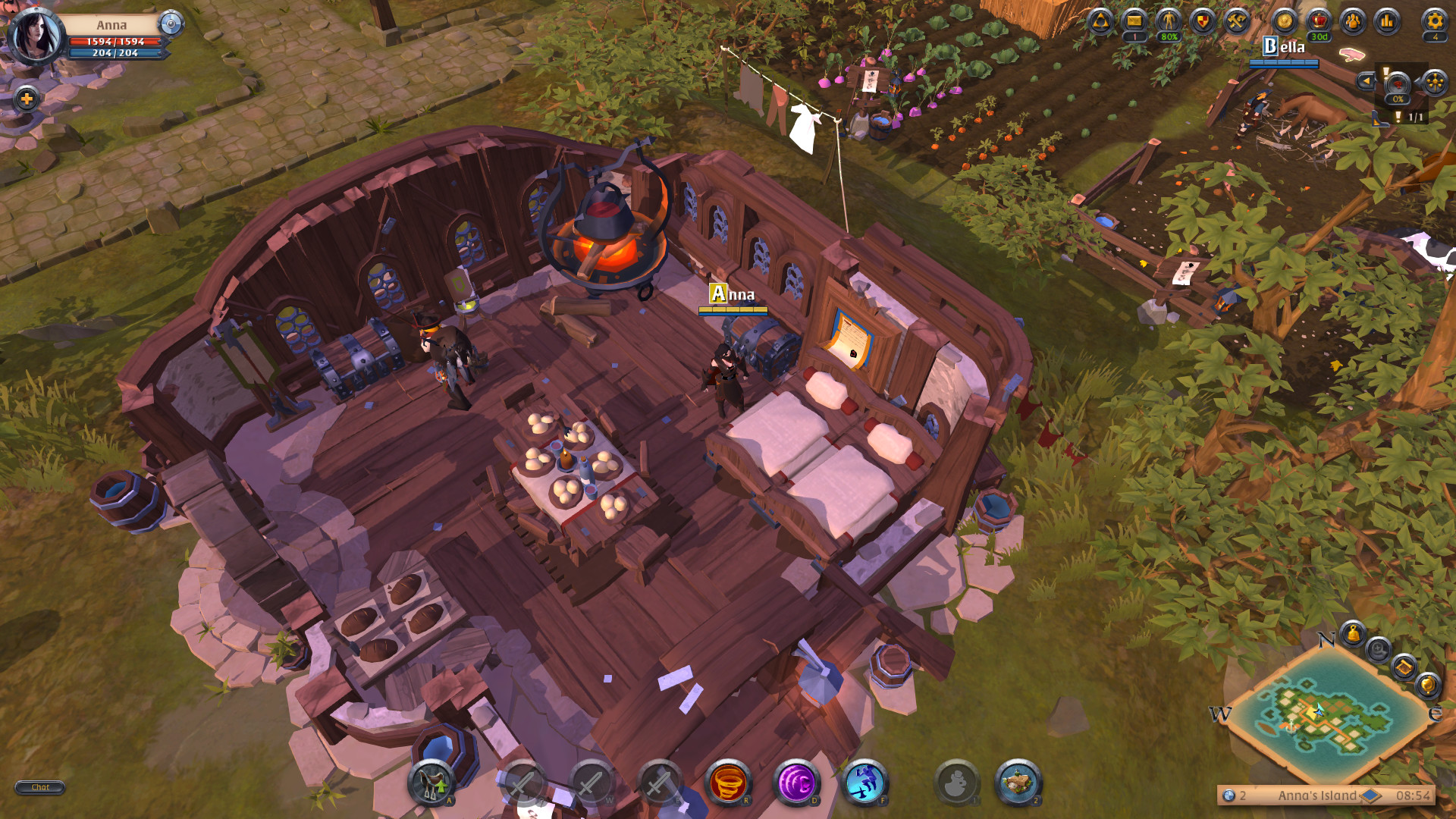The width and height of the screenshot is (1456, 819).
Task: Open the Chat box
Action: coord(40,787)
